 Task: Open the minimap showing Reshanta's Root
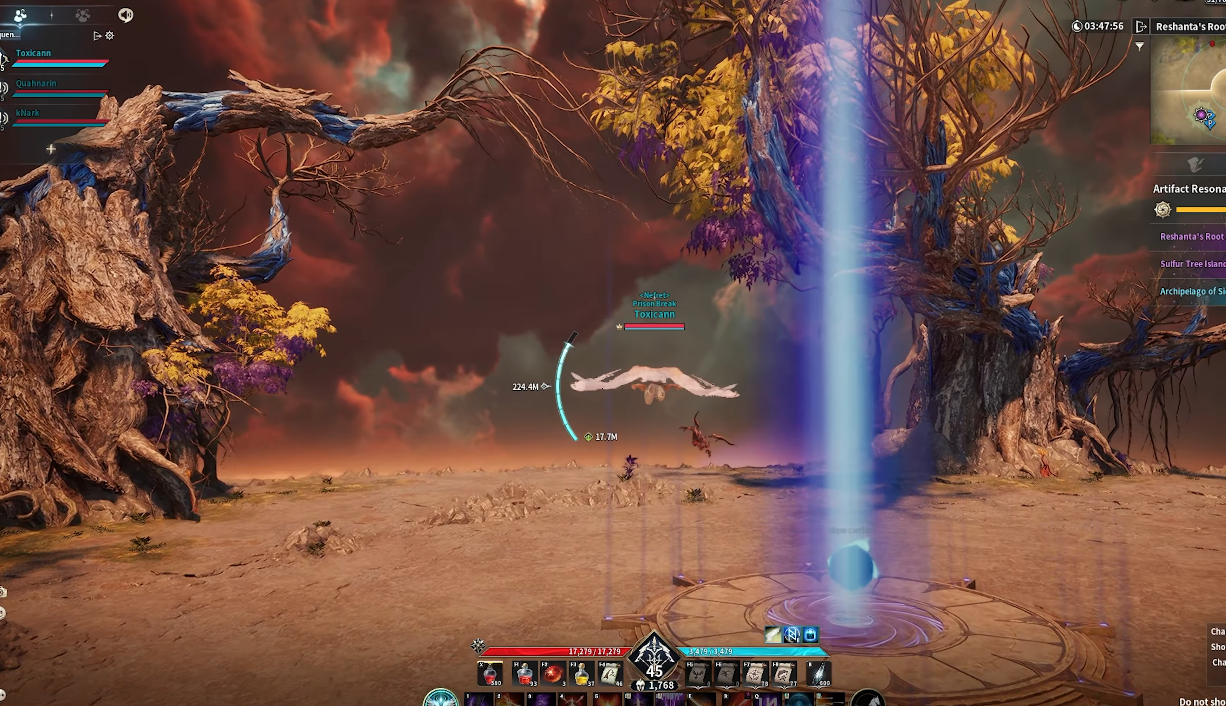tap(1190, 90)
